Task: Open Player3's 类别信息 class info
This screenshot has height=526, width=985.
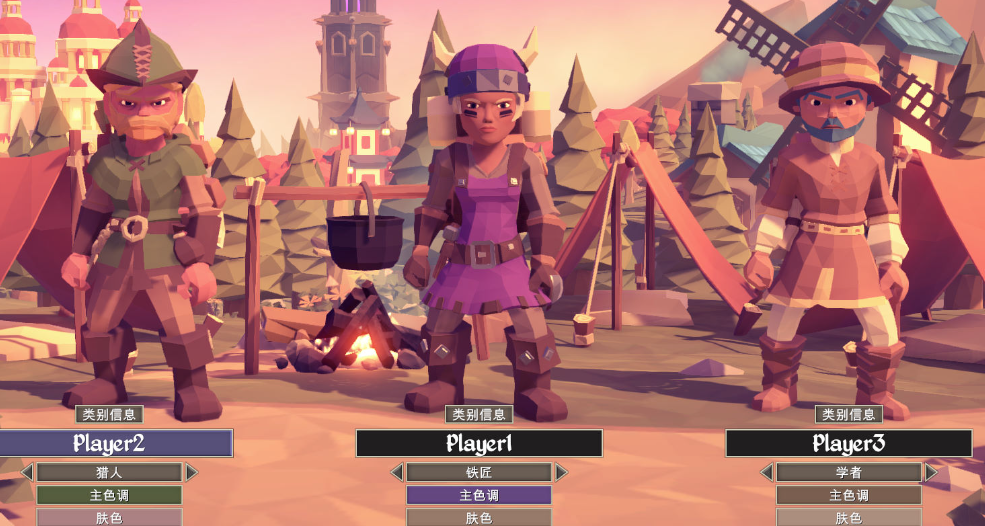Action: click(849, 414)
